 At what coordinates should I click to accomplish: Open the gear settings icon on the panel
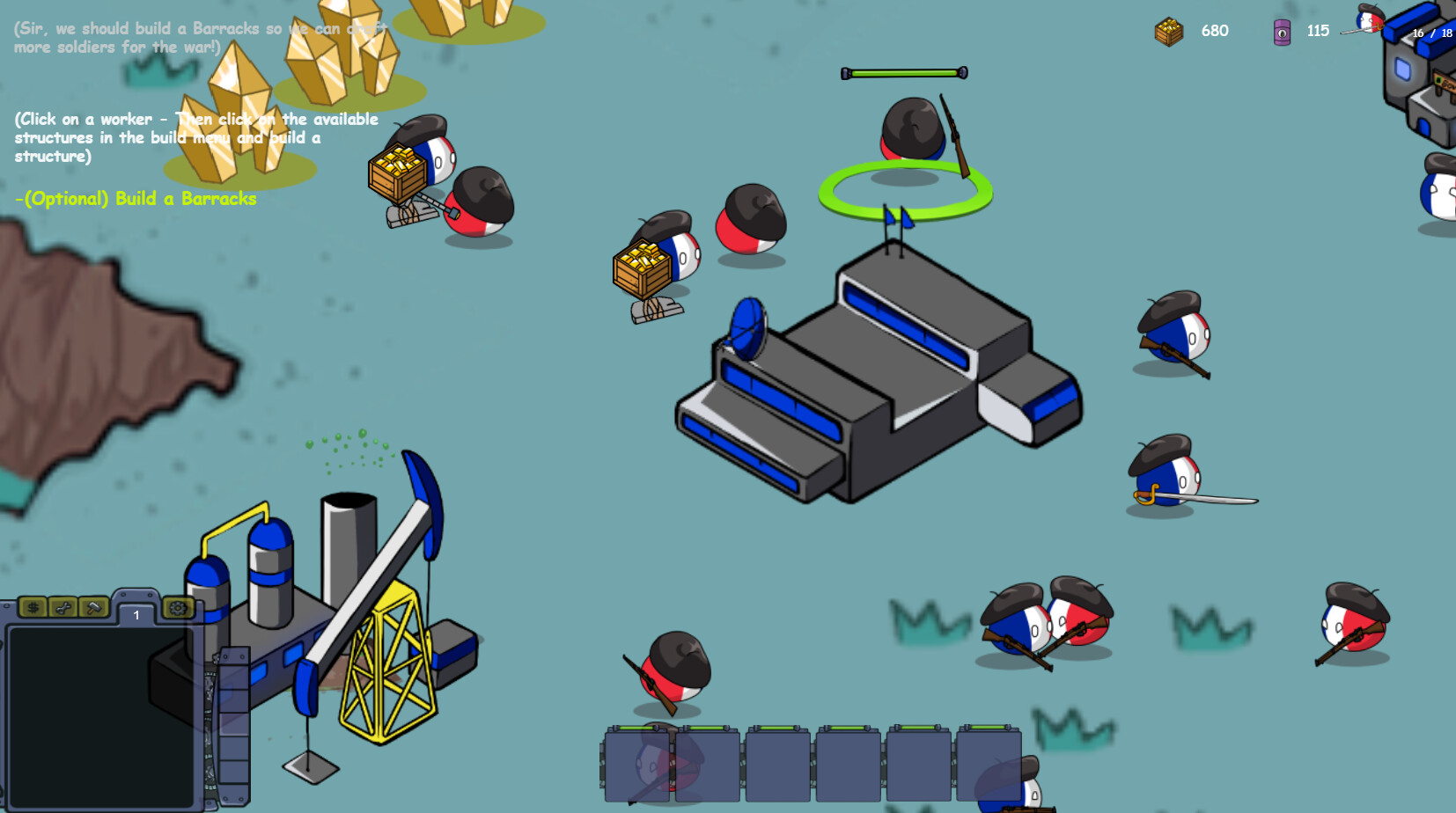[176, 609]
